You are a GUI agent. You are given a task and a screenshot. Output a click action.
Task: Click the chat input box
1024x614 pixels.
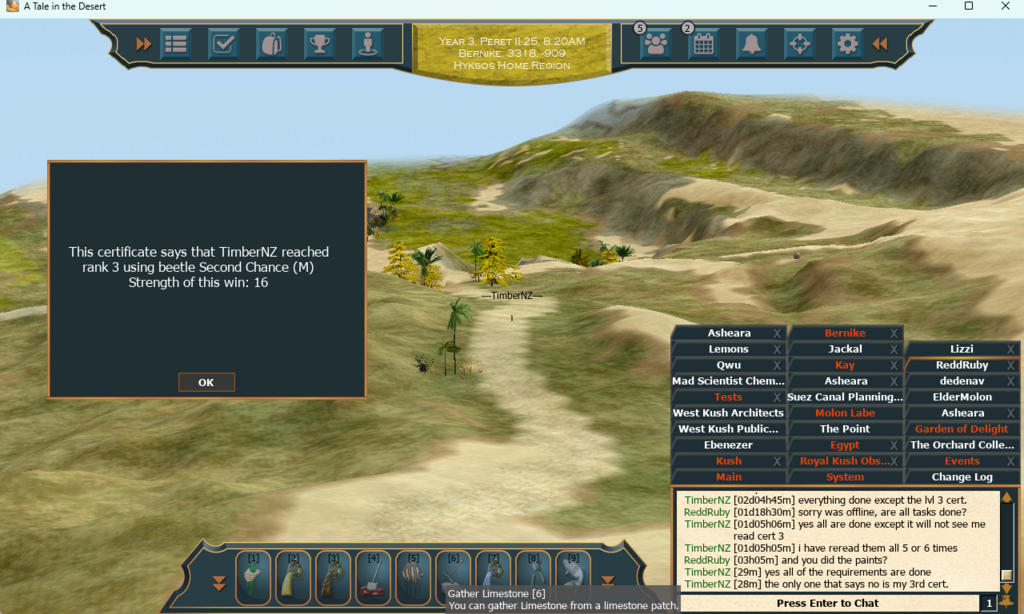coord(828,603)
